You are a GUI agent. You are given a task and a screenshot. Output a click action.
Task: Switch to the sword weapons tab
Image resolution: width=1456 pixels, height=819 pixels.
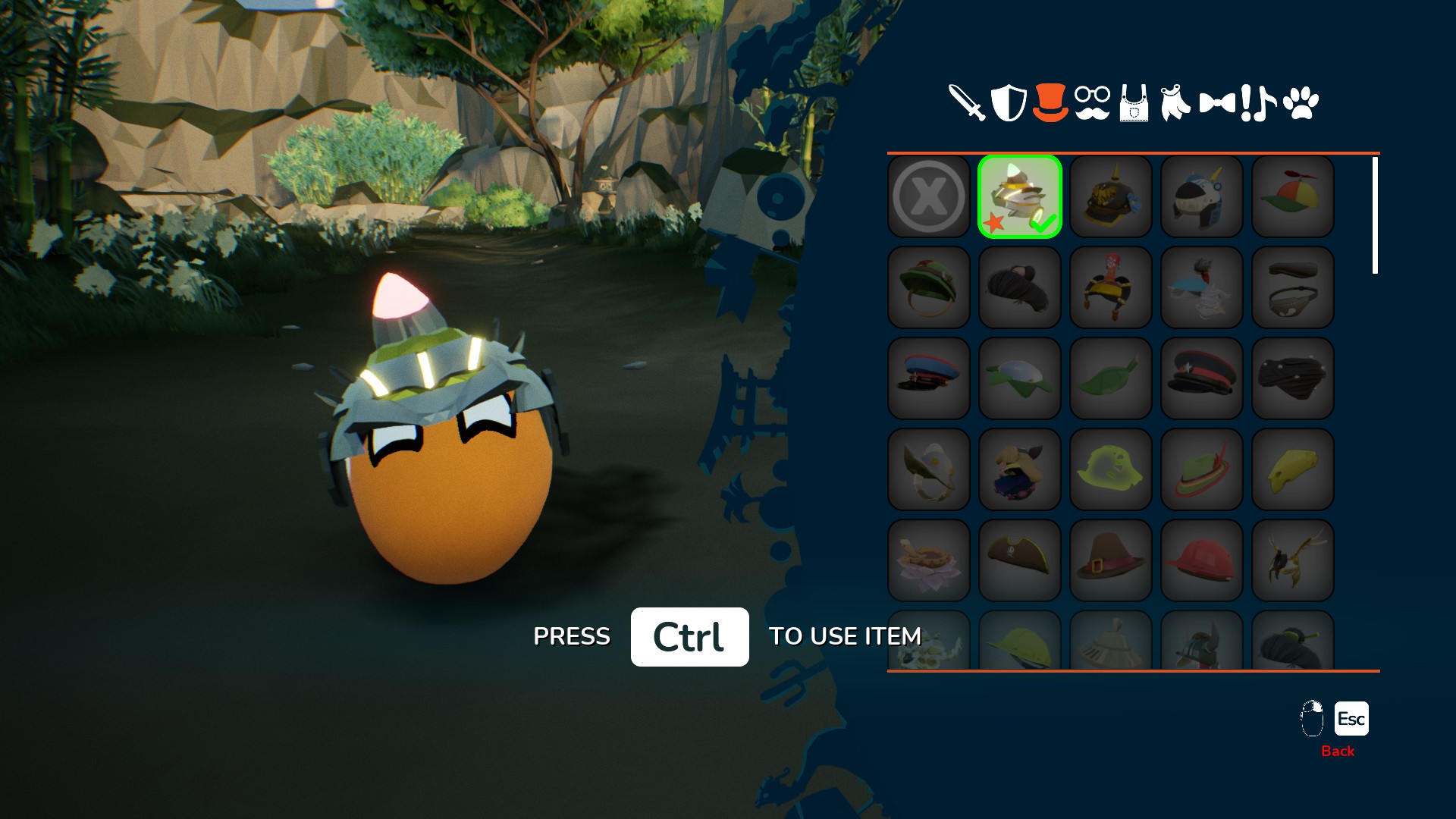pos(967,103)
